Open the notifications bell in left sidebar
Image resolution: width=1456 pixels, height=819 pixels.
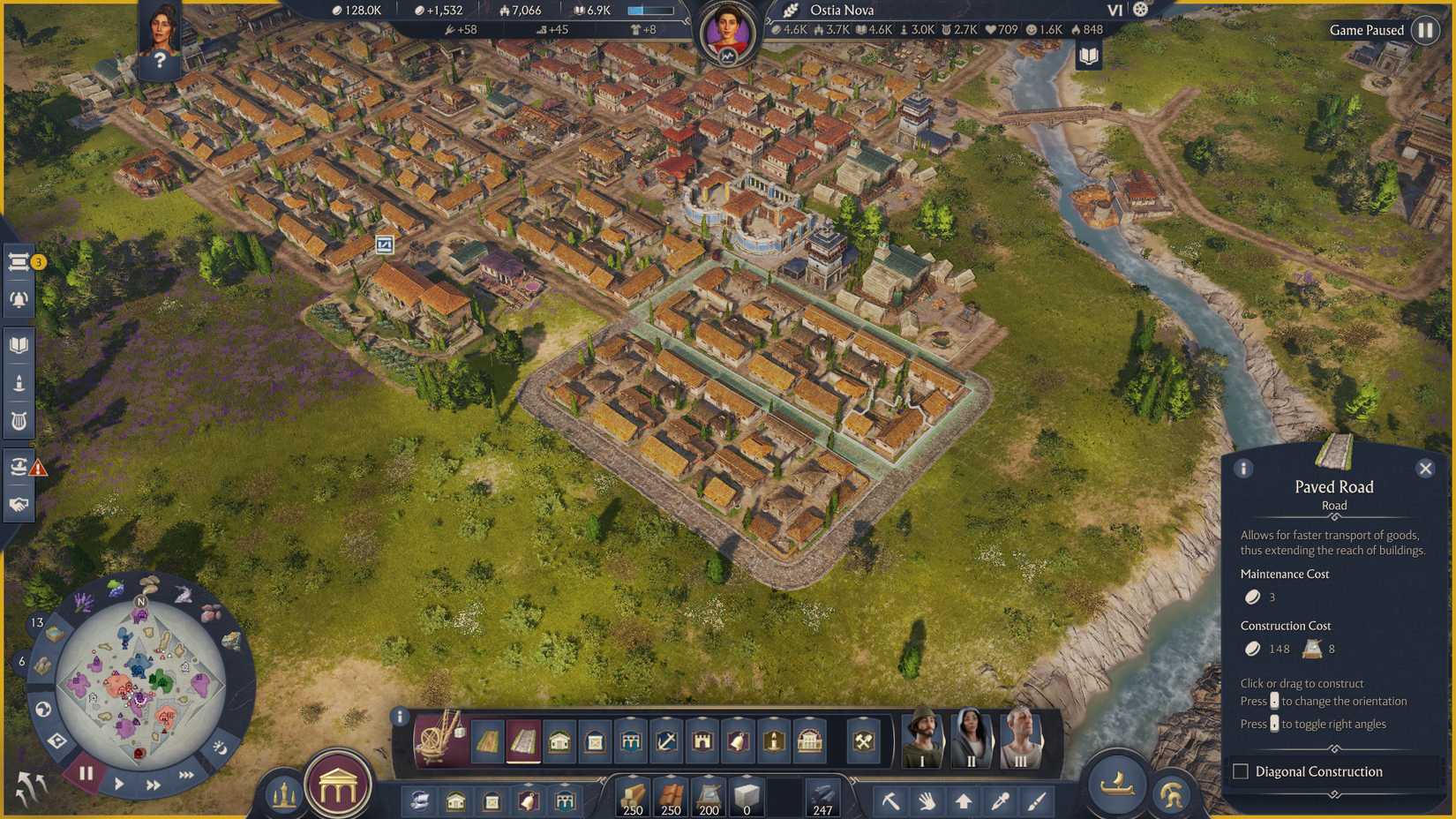click(19, 298)
